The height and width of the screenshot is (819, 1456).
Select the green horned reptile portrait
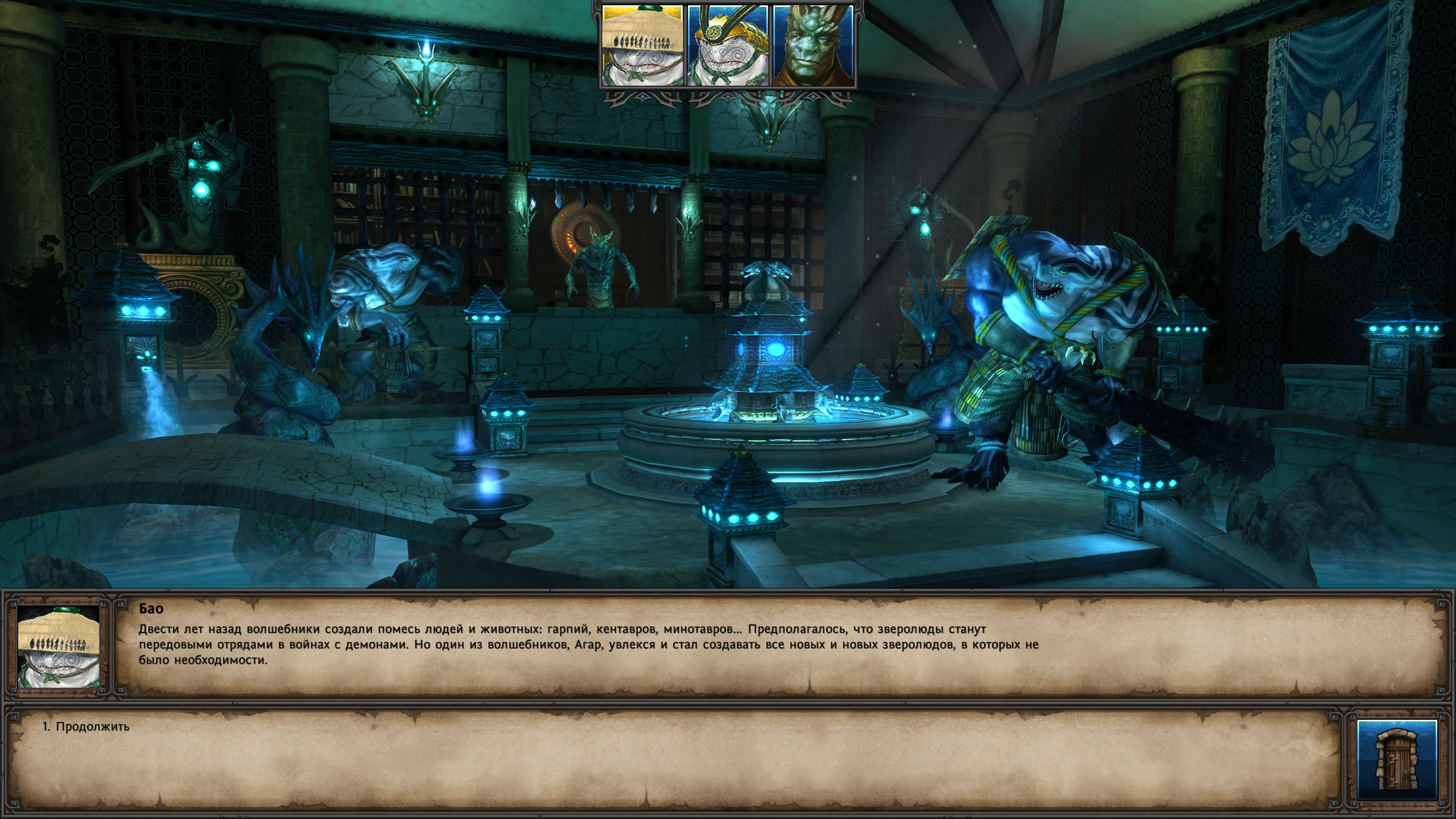(813, 46)
